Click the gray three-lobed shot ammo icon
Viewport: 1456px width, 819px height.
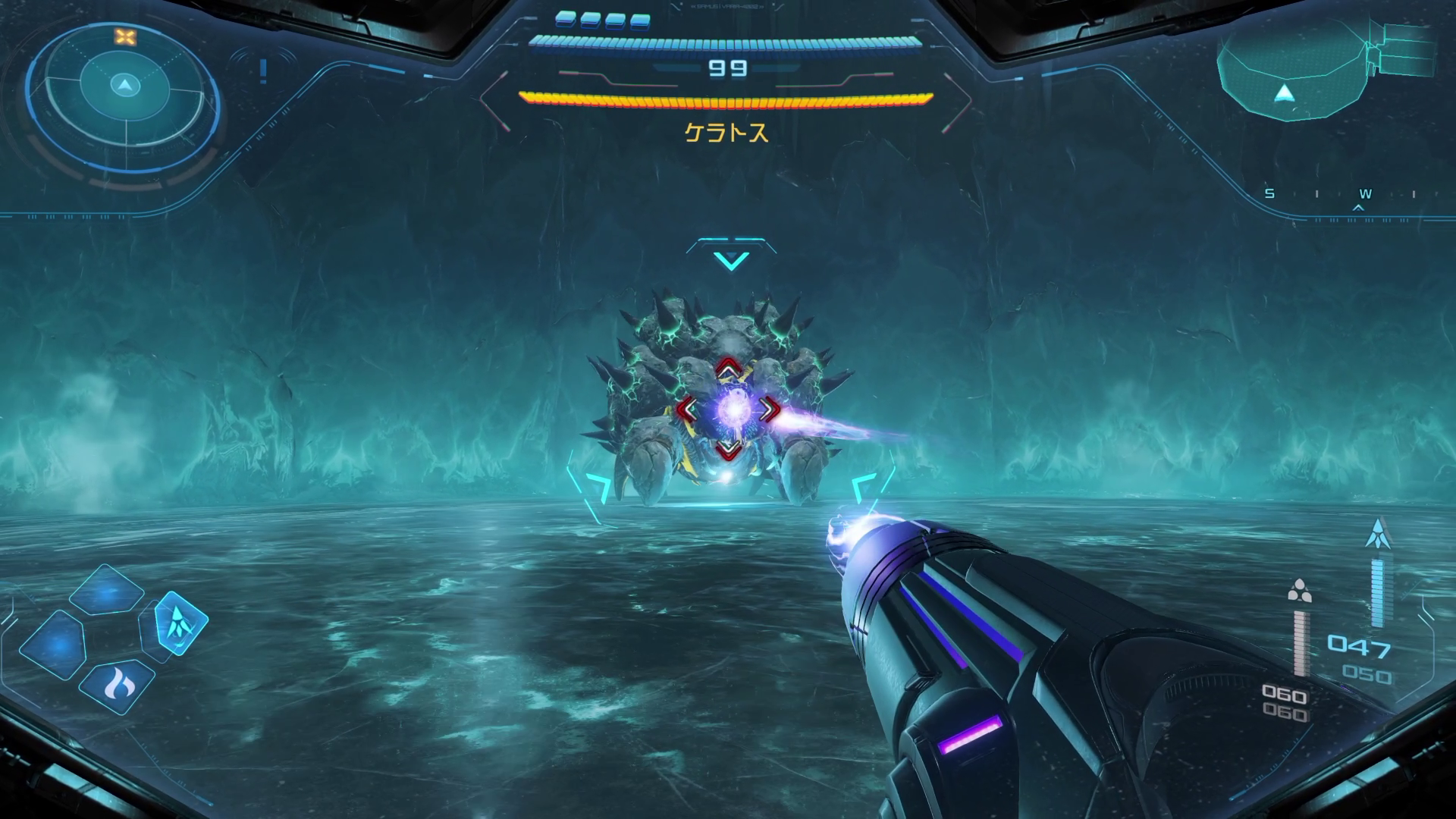point(1300,590)
